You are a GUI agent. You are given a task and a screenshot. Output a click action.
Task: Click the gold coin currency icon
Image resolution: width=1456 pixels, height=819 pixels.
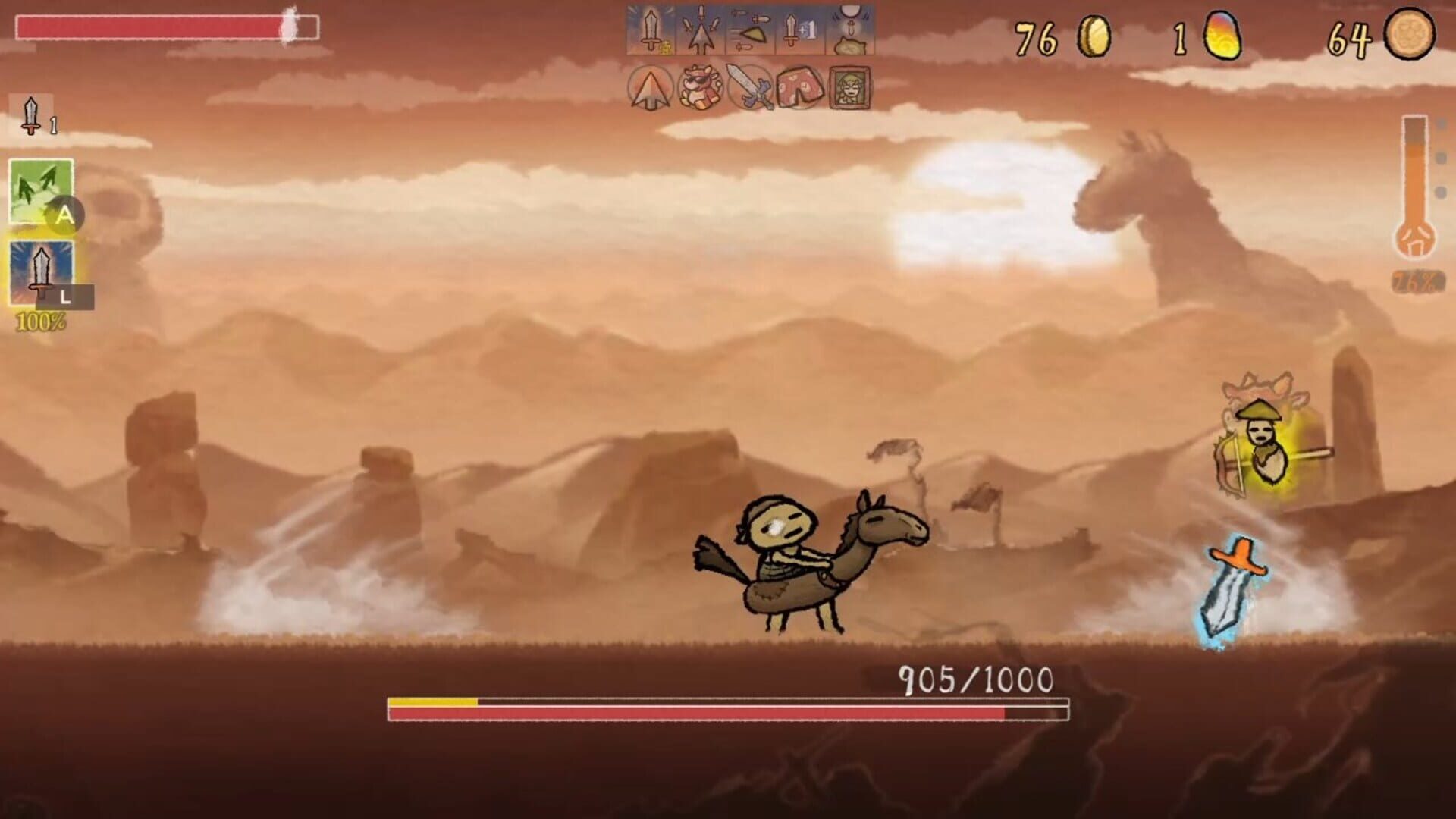tap(1096, 33)
